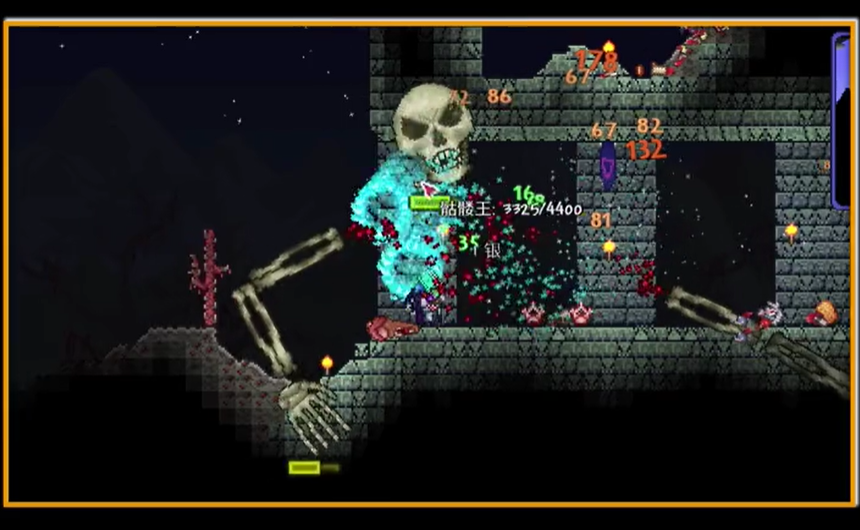This screenshot has width=860, height=530.
Task: Click the purple-framed minimap at the screen edge
Action: pyautogui.click(x=841, y=120)
